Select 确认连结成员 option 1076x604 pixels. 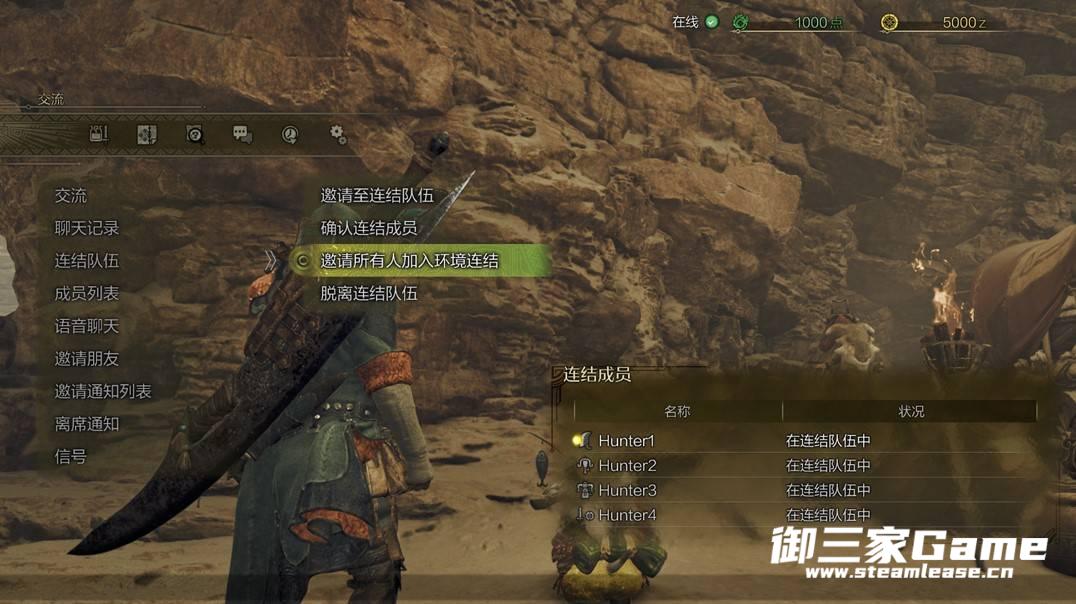pyautogui.click(x=369, y=228)
